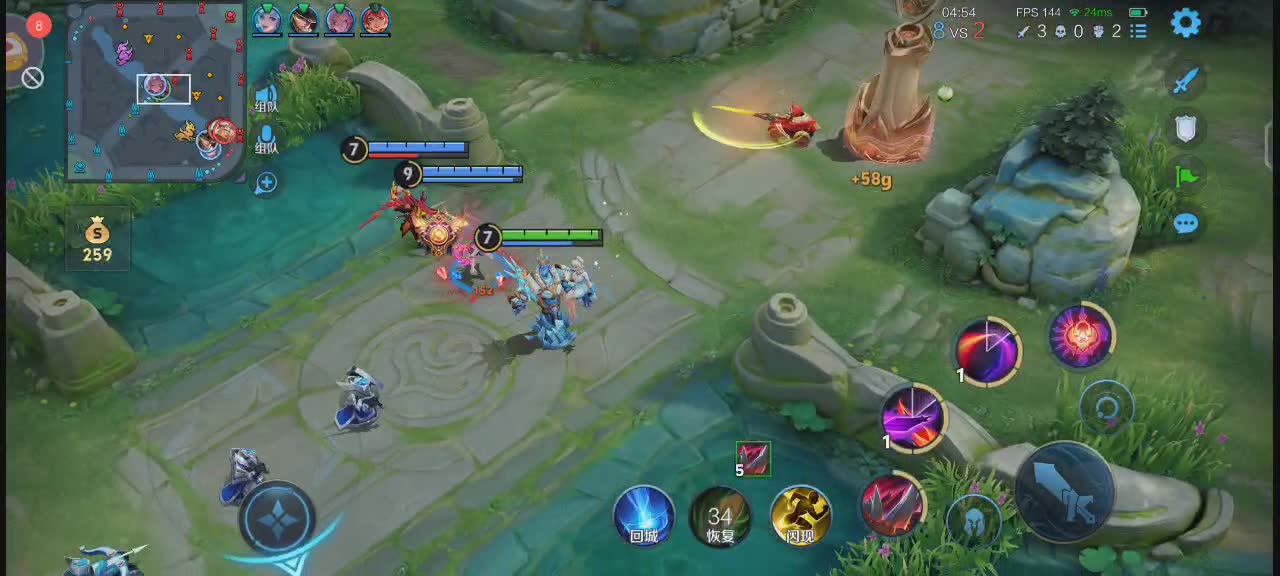1280x576 pixels.
Task: Open the quick chat speech bubble
Action: (1186, 223)
